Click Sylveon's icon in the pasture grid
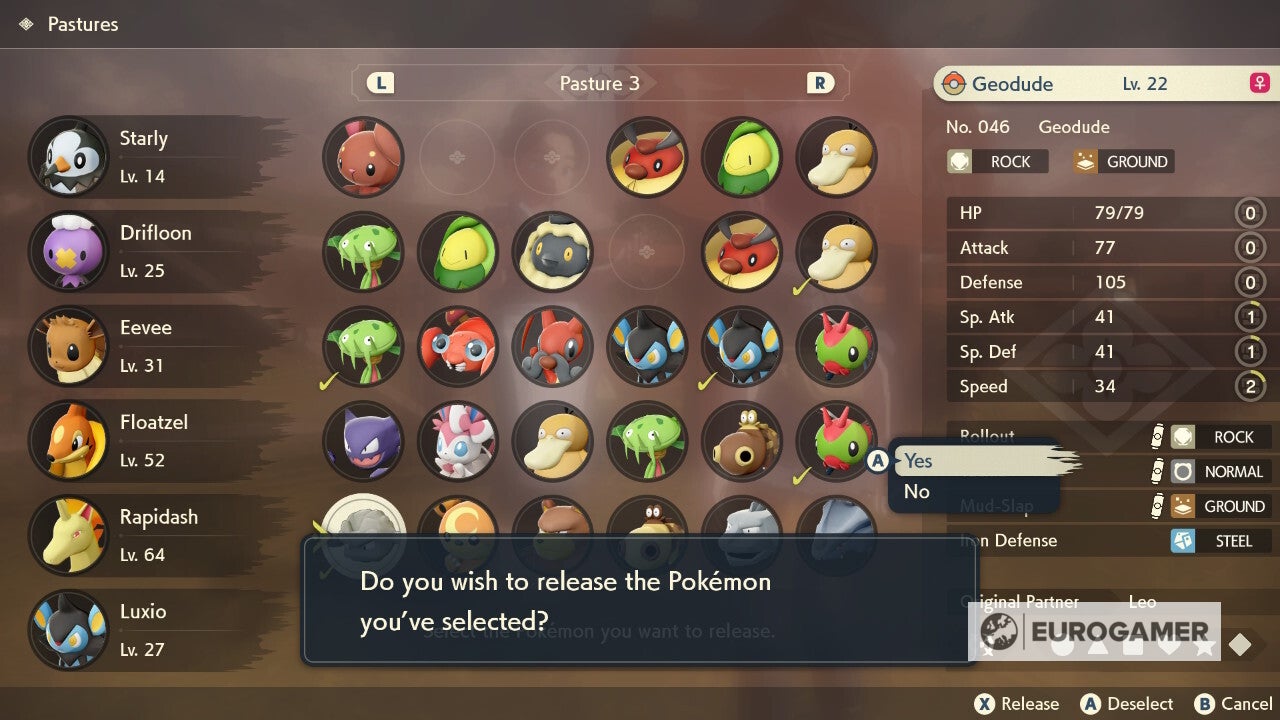The width and height of the screenshot is (1280, 720). [458, 442]
